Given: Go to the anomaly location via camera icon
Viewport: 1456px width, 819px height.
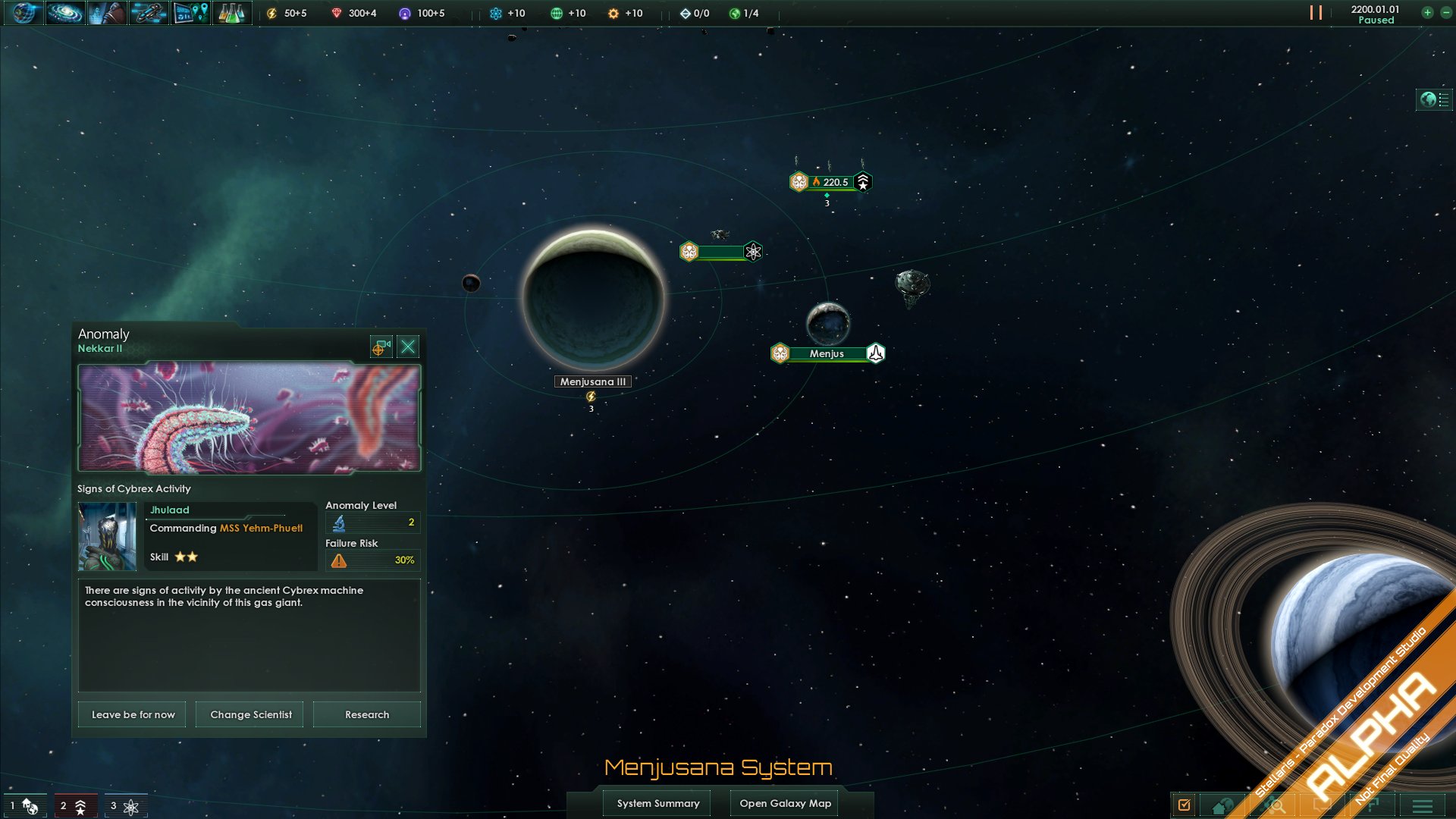Looking at the screenshot, I should click(x=381, y=347).
